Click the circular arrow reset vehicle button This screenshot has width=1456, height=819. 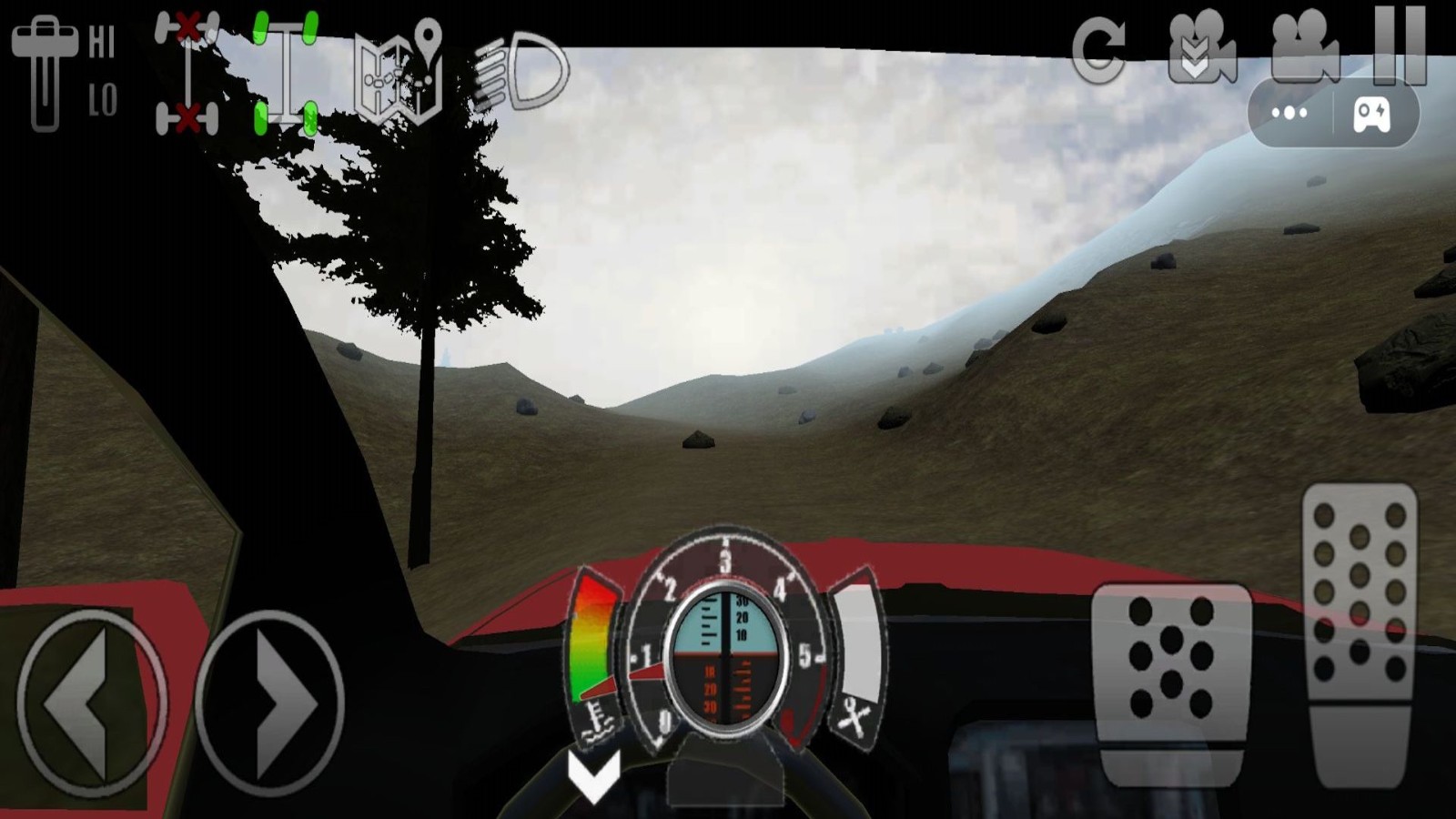pyautogui.click(x=1099, y=50)
